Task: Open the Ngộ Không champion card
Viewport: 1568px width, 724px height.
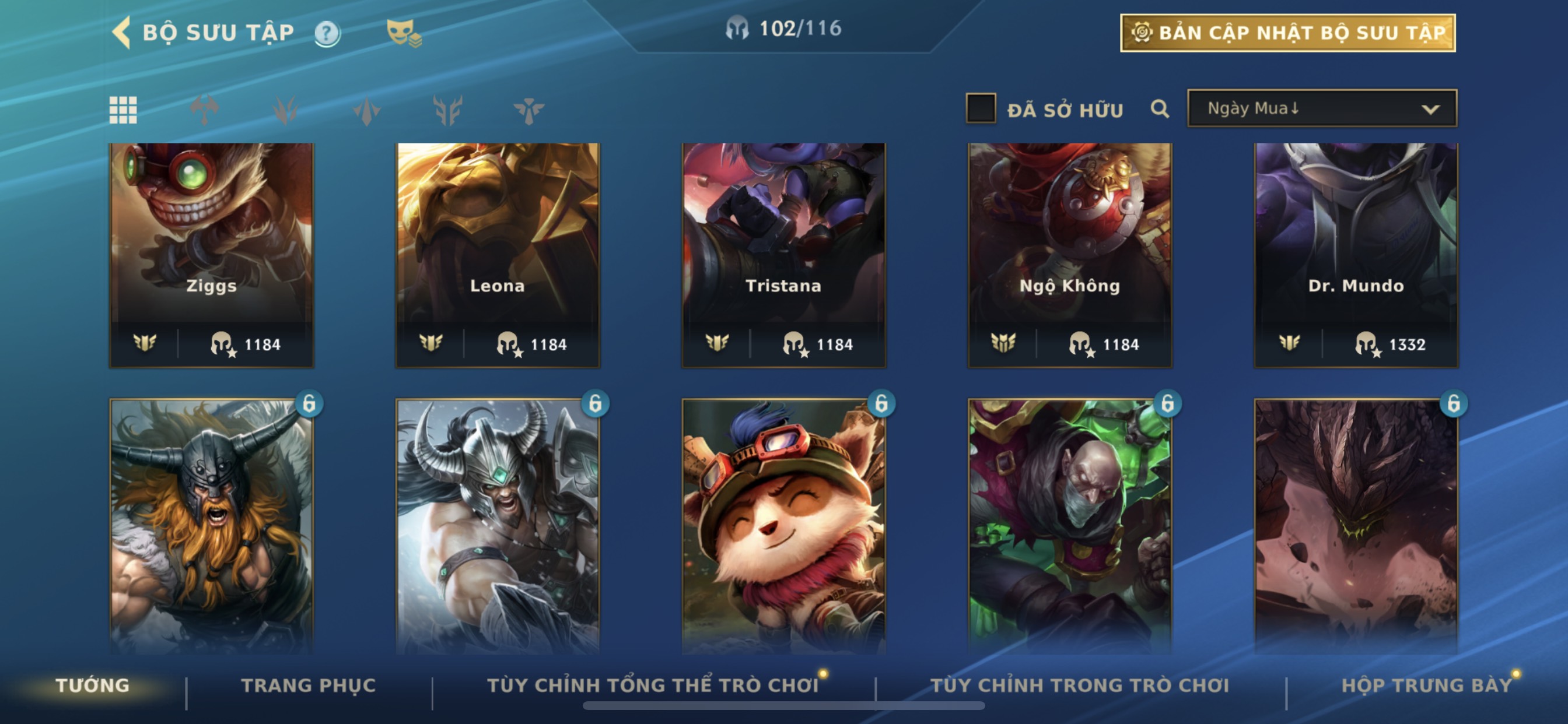Action: coord(1069,254)
